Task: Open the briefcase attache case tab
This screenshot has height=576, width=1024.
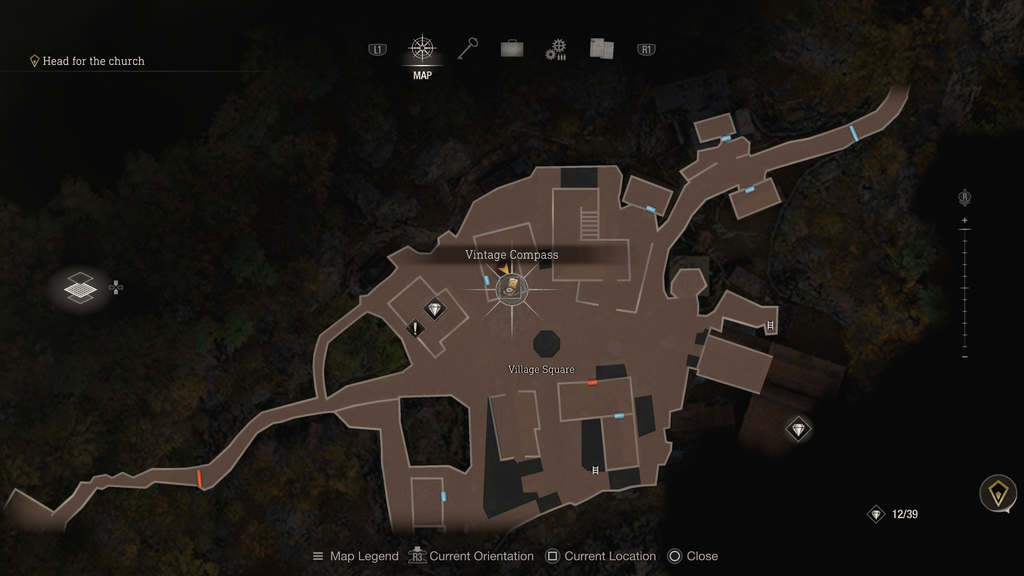Action: [512, 48]
